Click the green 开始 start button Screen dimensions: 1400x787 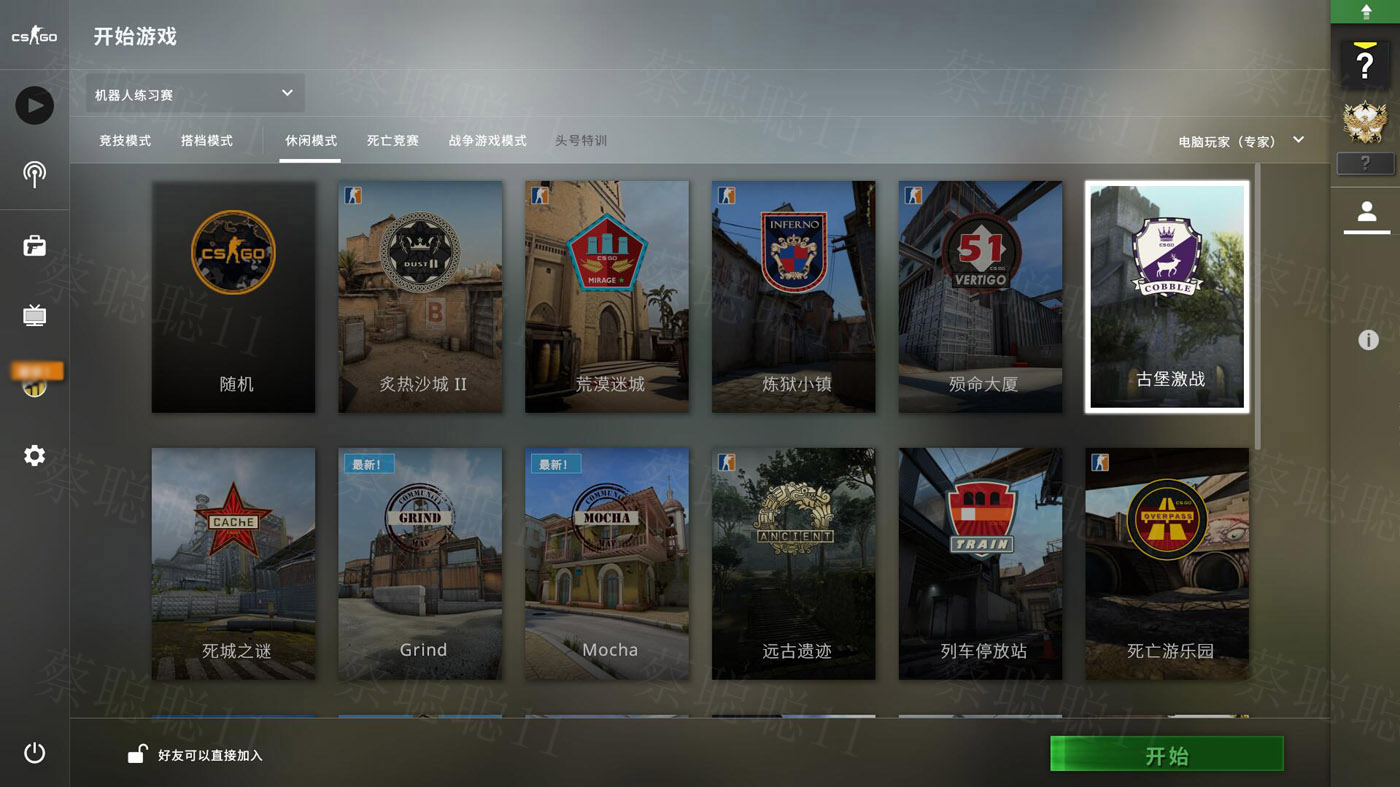tap(1166, 754)
